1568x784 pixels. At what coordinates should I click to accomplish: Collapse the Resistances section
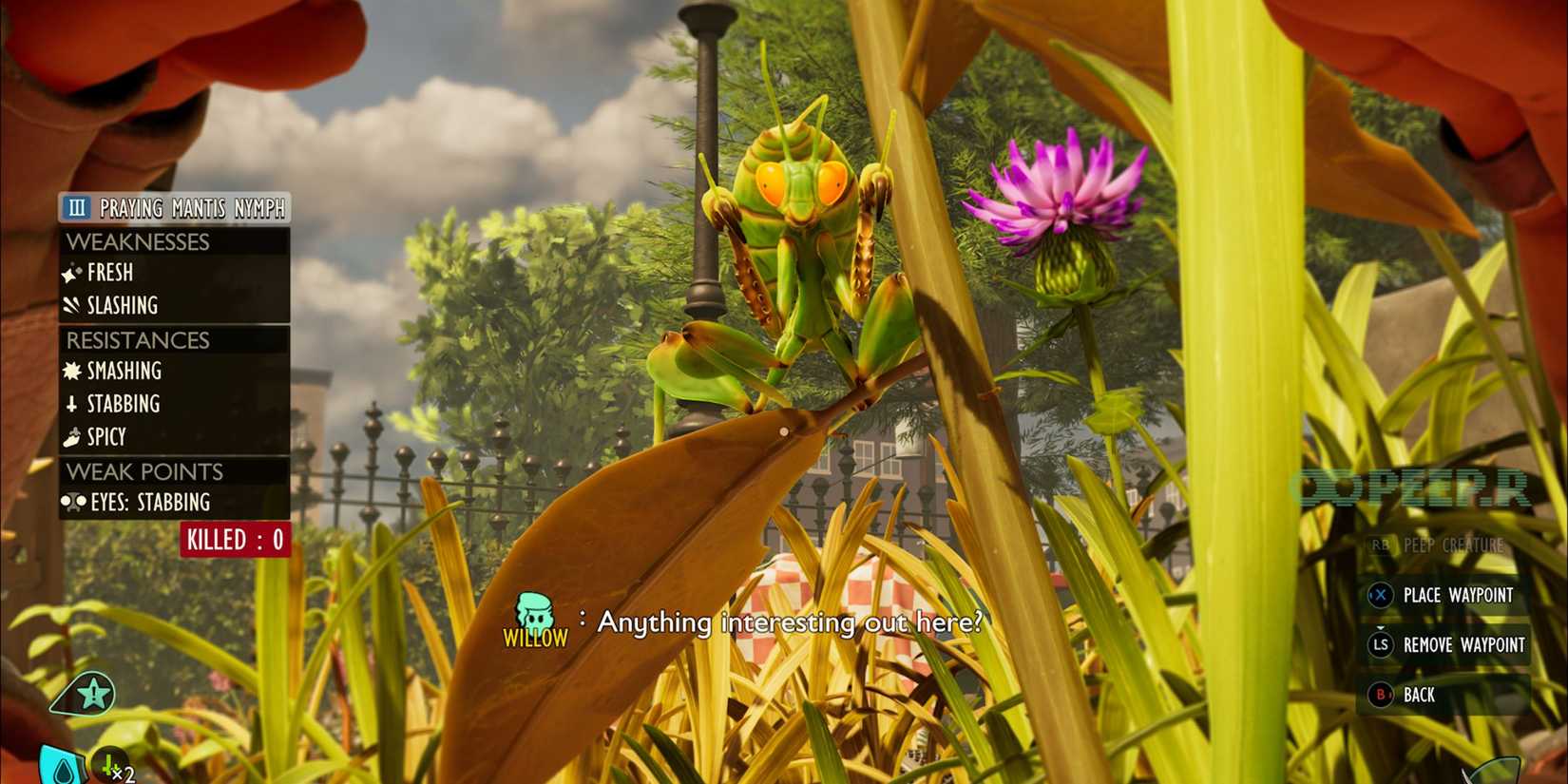tap(138, 339)
